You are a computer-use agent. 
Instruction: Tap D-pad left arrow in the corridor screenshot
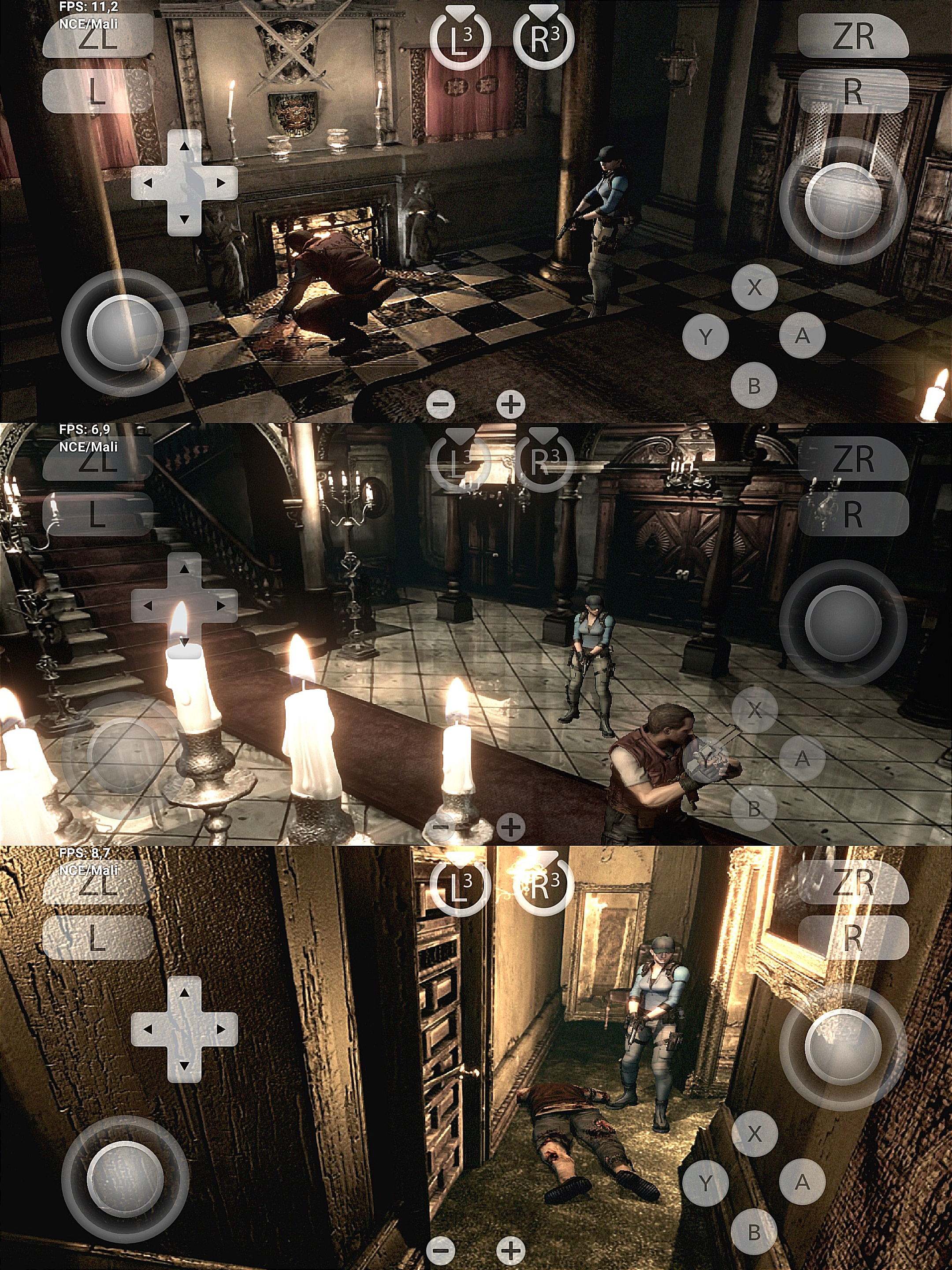point(148,1029)
